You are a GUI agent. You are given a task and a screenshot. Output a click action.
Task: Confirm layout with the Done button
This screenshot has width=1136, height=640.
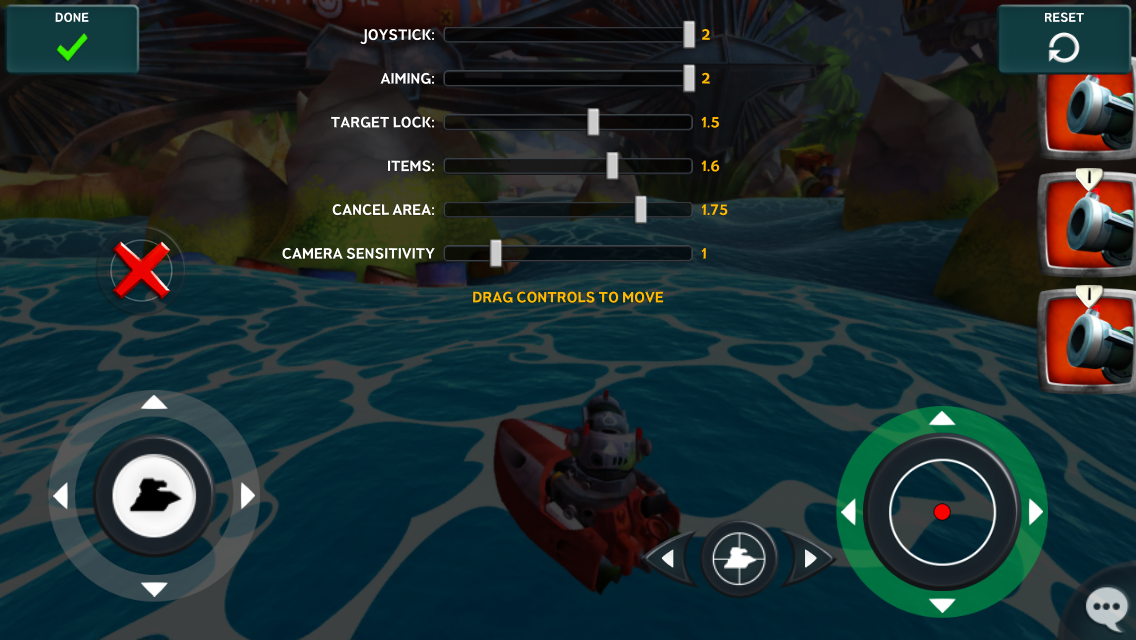[72, 39]
